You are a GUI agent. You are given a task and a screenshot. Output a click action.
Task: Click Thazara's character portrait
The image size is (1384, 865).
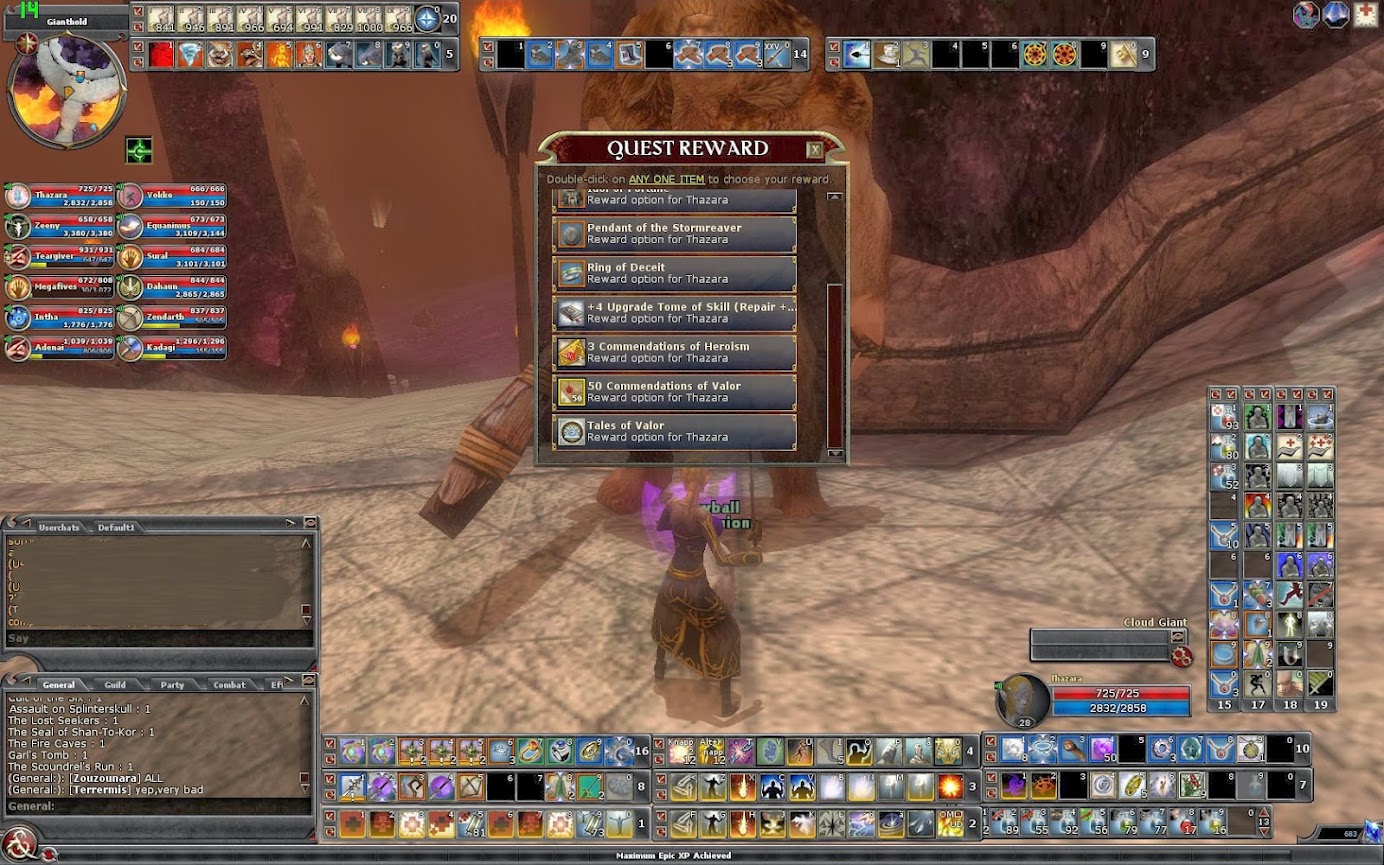[1023, 698]
